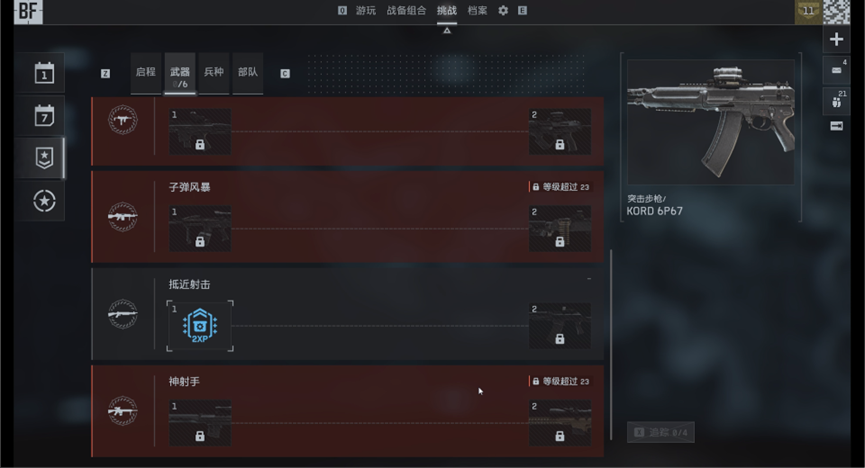The image size is (865, 468).
Task: Switch to the 启程 tab
Action: click(x=146, y=73)
